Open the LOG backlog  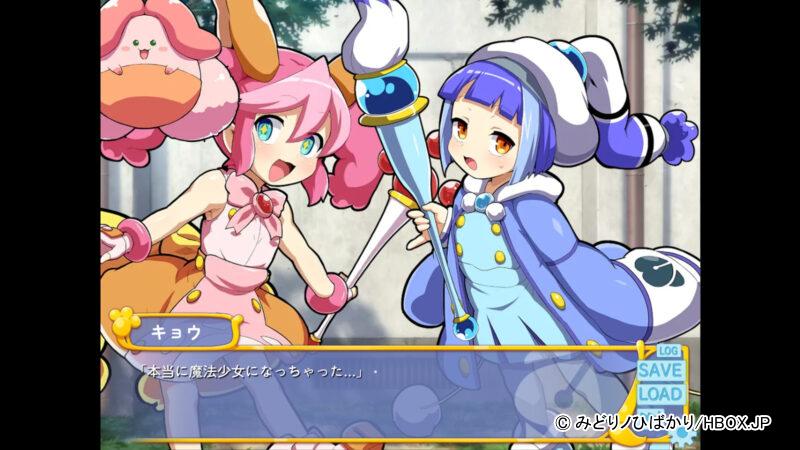click(x=669, y=351)
